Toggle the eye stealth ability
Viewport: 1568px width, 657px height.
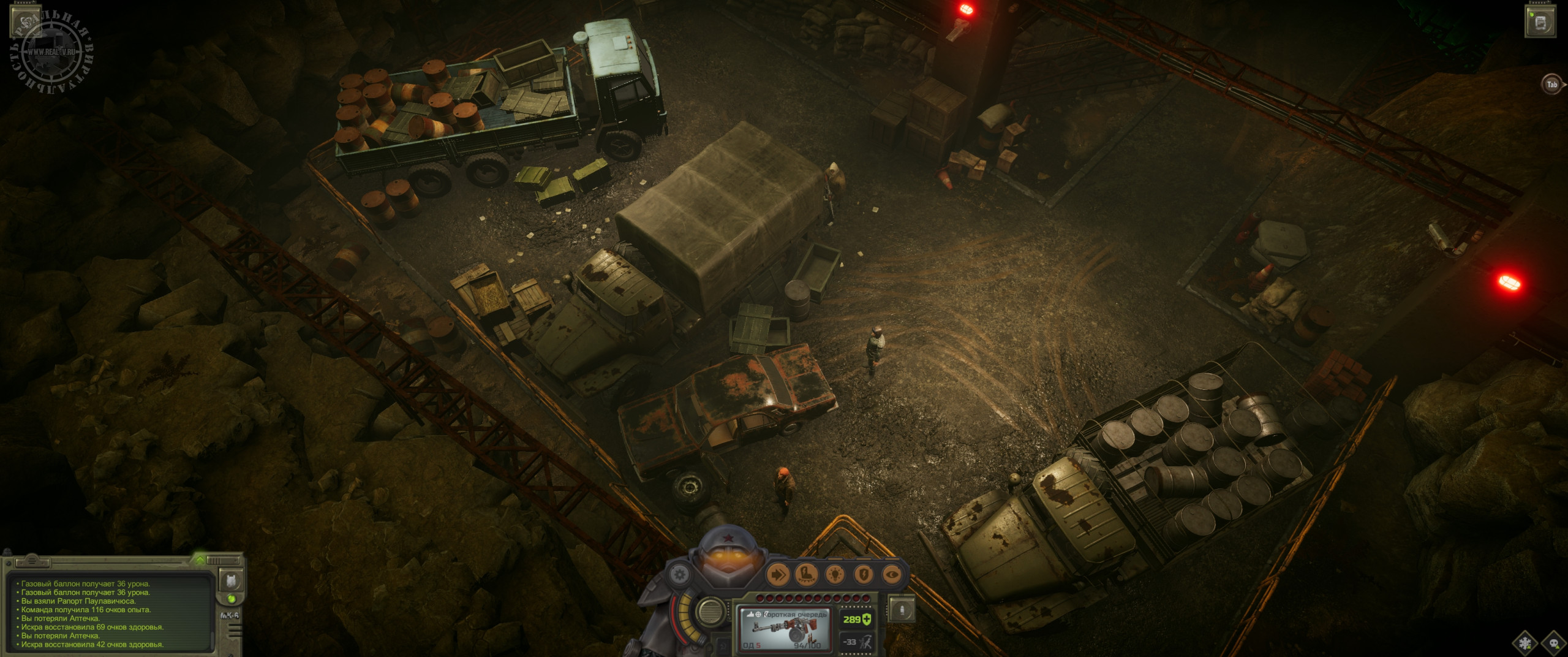(x=893, y=575)
